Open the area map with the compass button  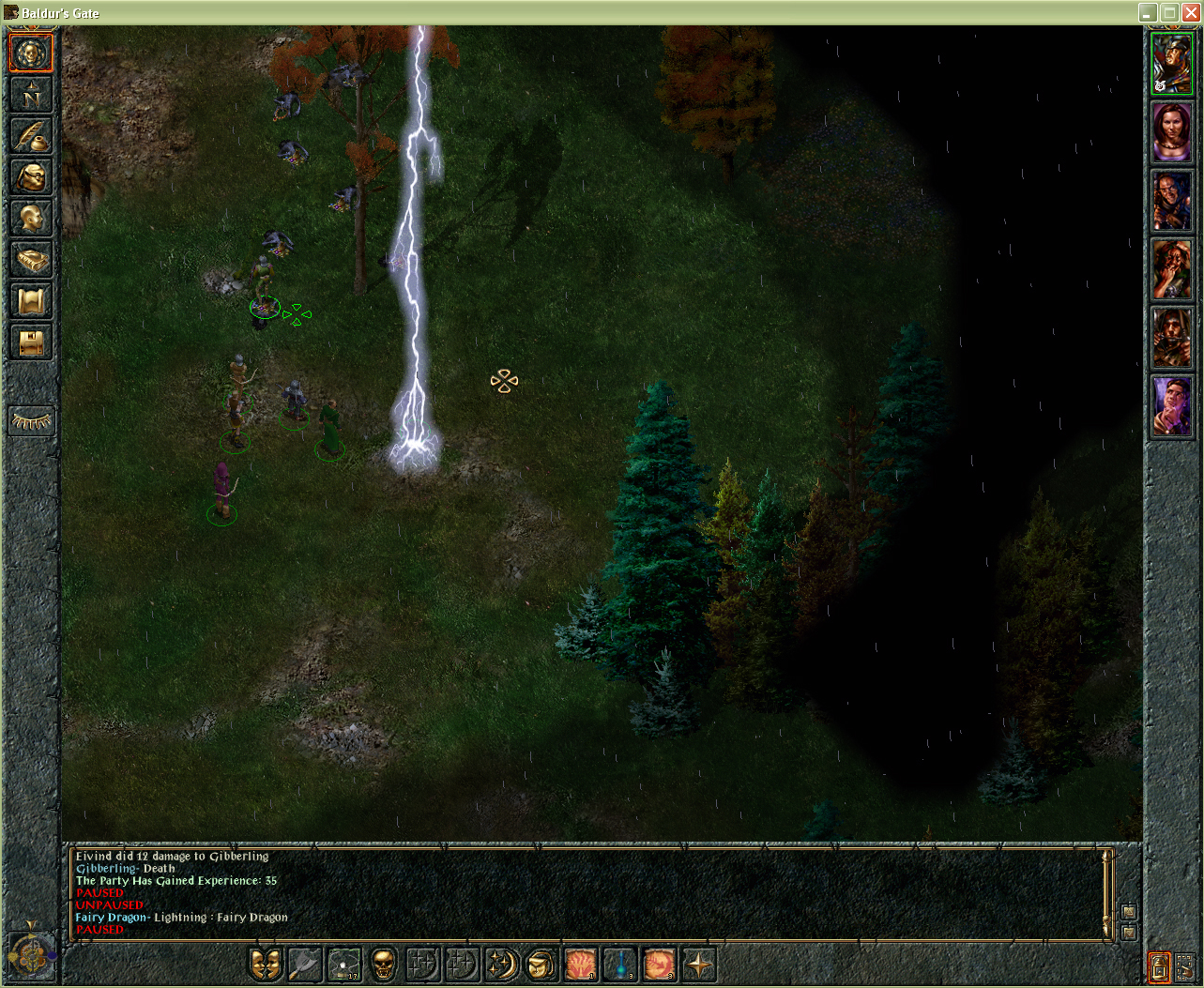point(31,95)
